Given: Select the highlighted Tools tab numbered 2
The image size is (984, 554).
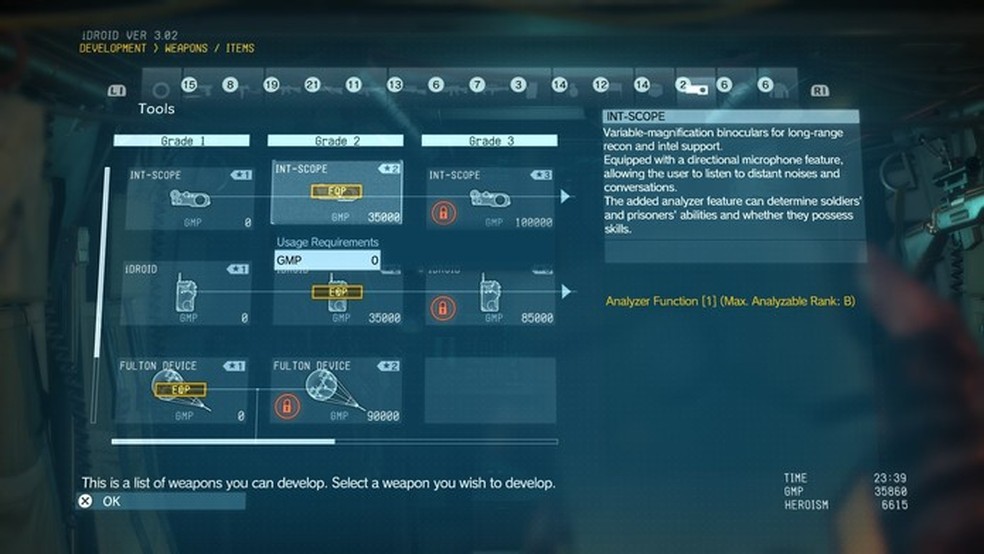Looking at the screenshot, I should pyautogui.click(x=692, y=86).
